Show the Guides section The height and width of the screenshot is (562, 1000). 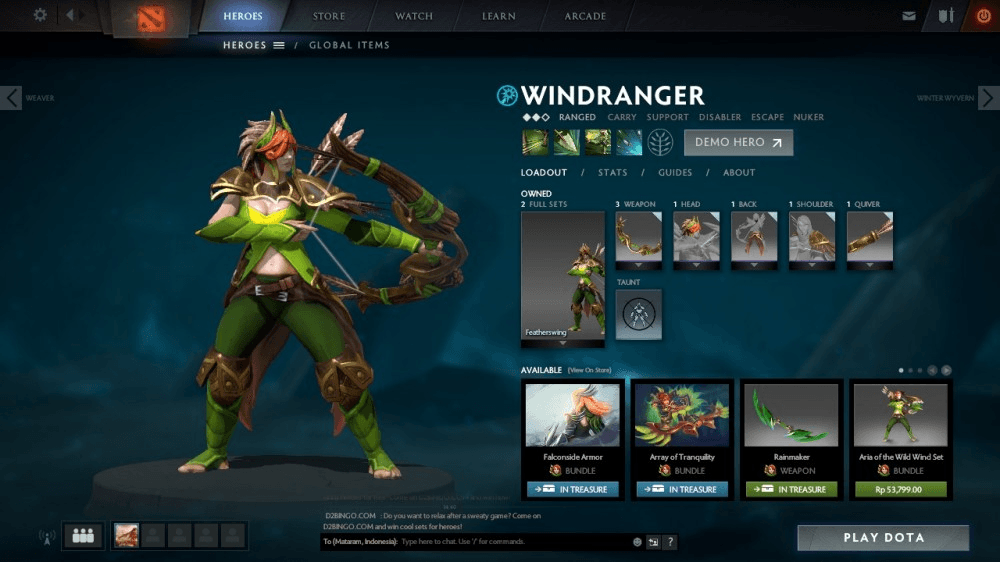click(x=675, y=173)
